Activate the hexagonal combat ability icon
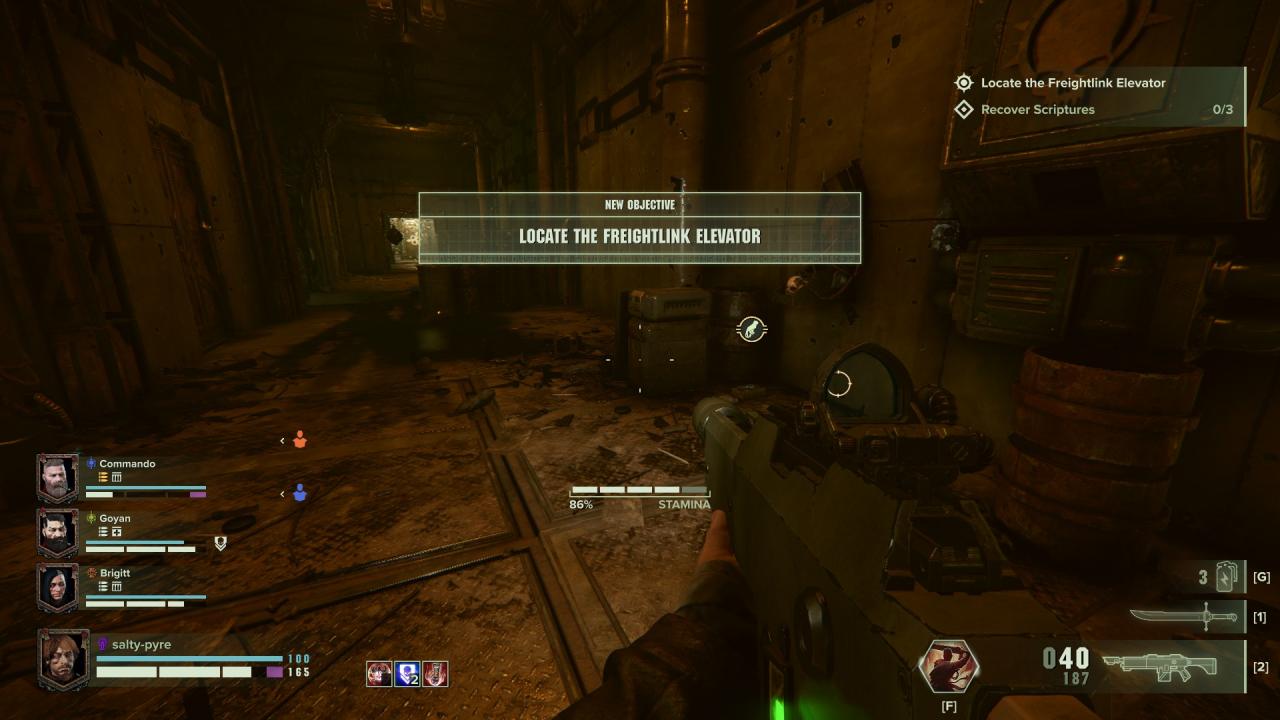 (948, 667)
